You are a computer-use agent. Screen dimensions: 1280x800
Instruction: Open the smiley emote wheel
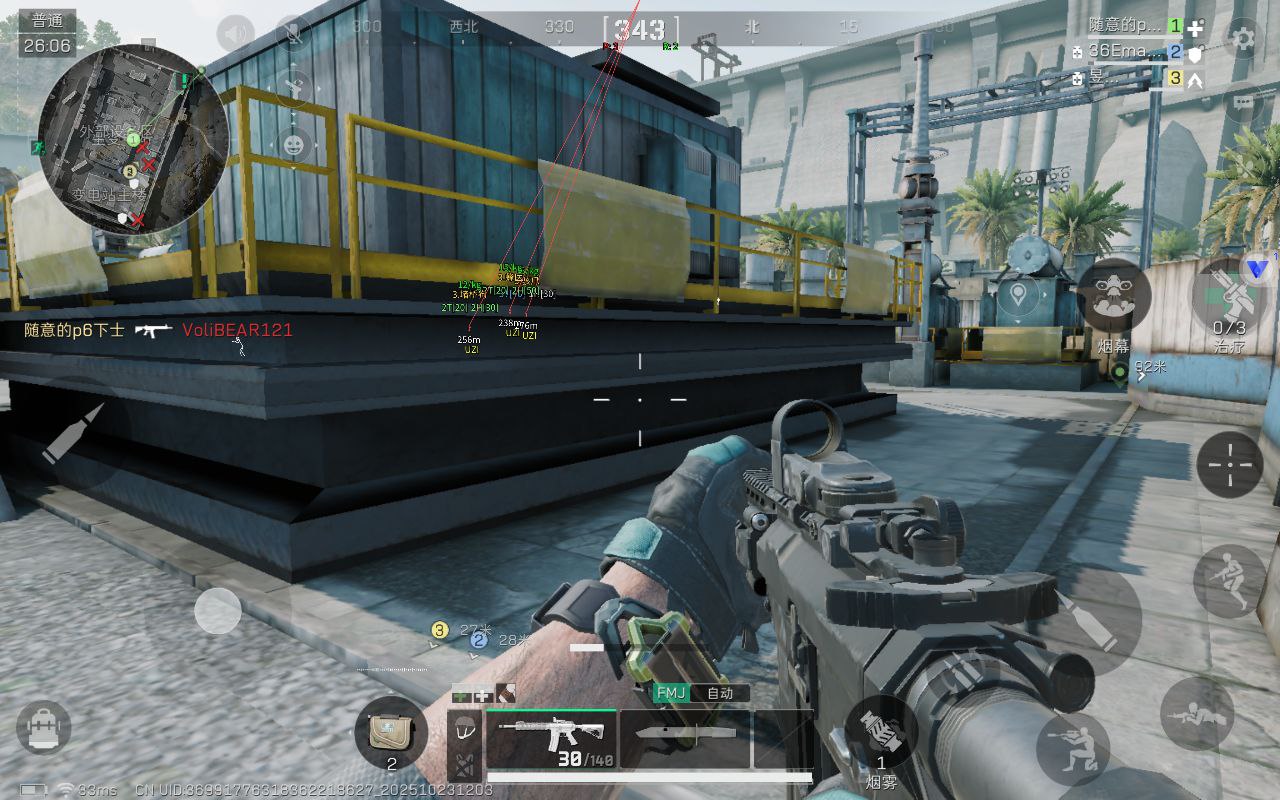[293, 145]
